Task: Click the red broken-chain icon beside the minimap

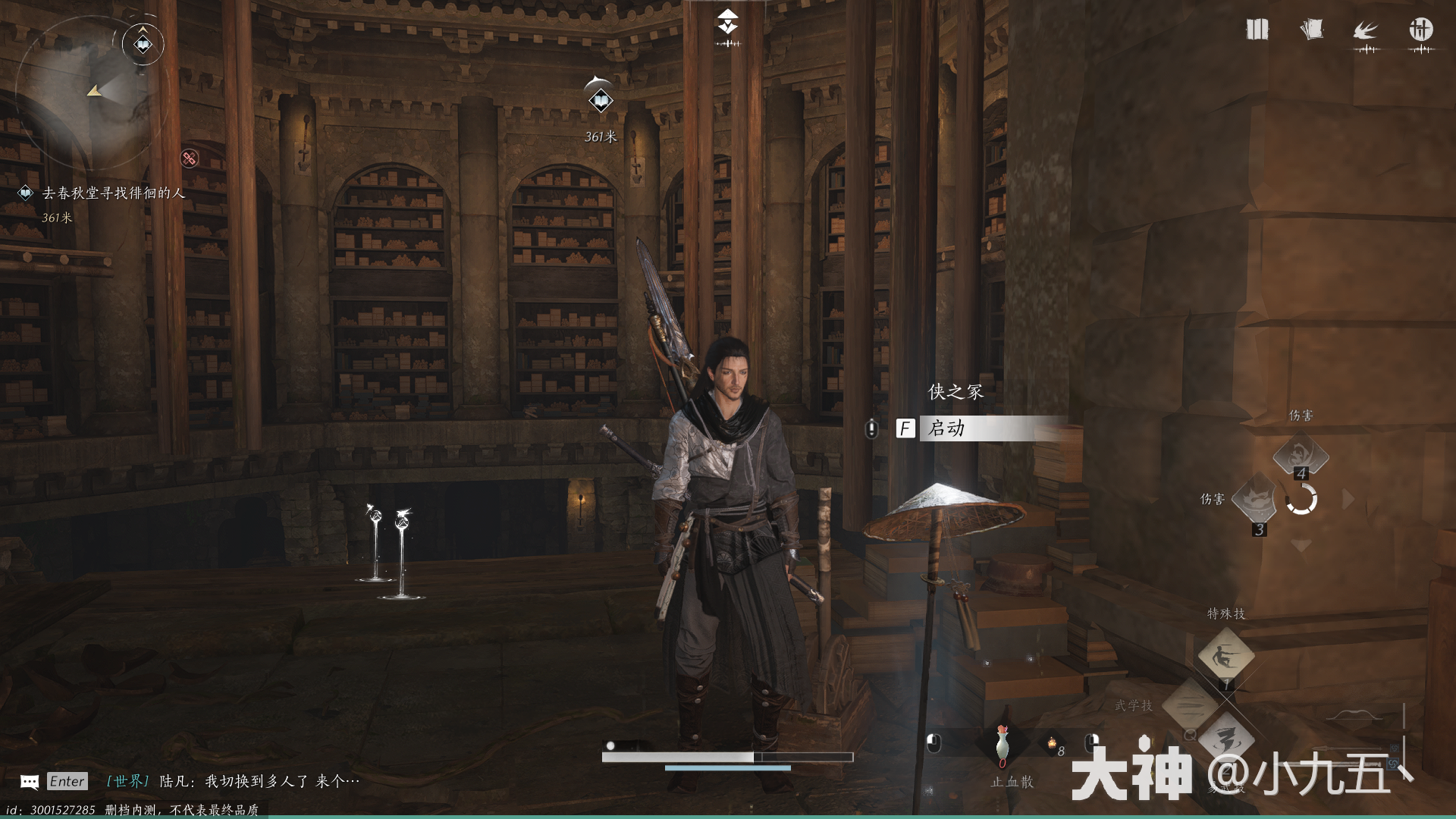Action: pyautogui.click(x=189, y=158)
